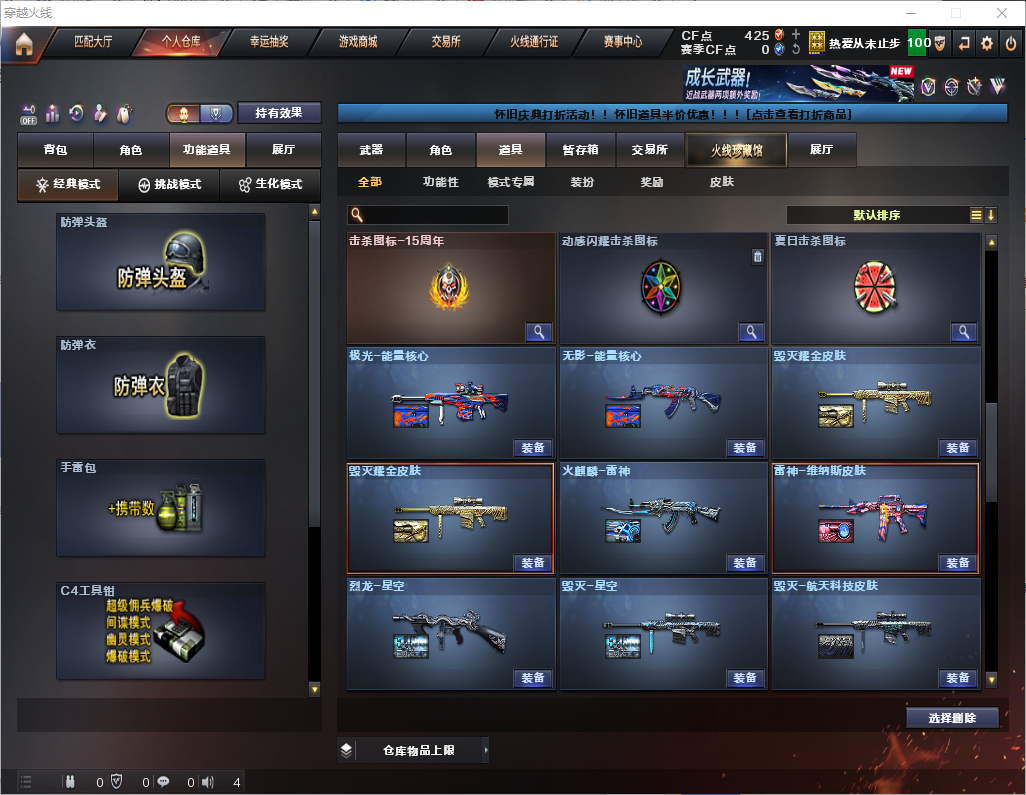Open settings with the gear icon
This screenshot has width=1026, height=795.
tap(987, 43)
